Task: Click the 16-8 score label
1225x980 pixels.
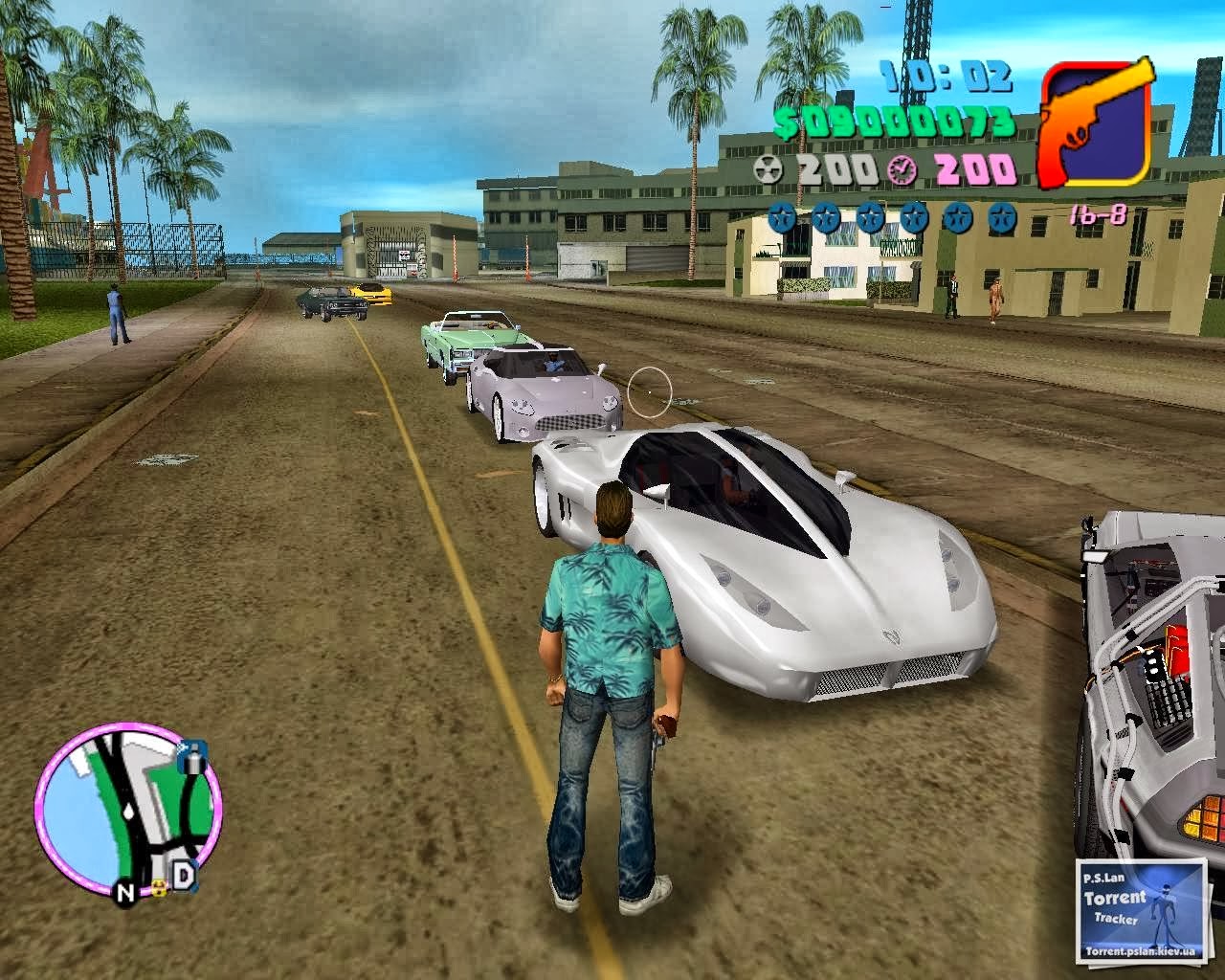Action: point(1100,214)
